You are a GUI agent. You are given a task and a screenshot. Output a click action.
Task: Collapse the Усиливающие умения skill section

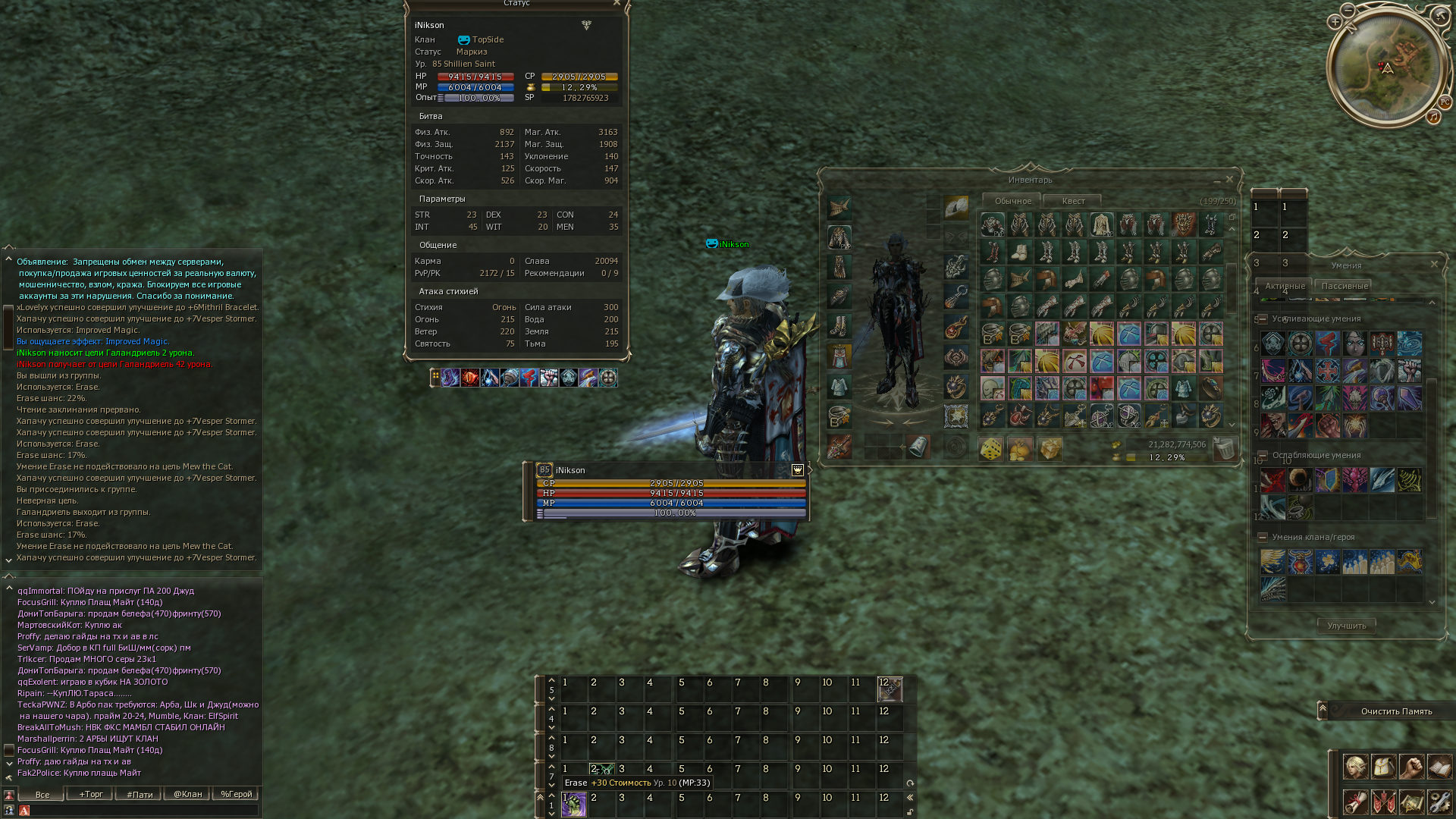pyautogui.click(x=1262, y=318)
